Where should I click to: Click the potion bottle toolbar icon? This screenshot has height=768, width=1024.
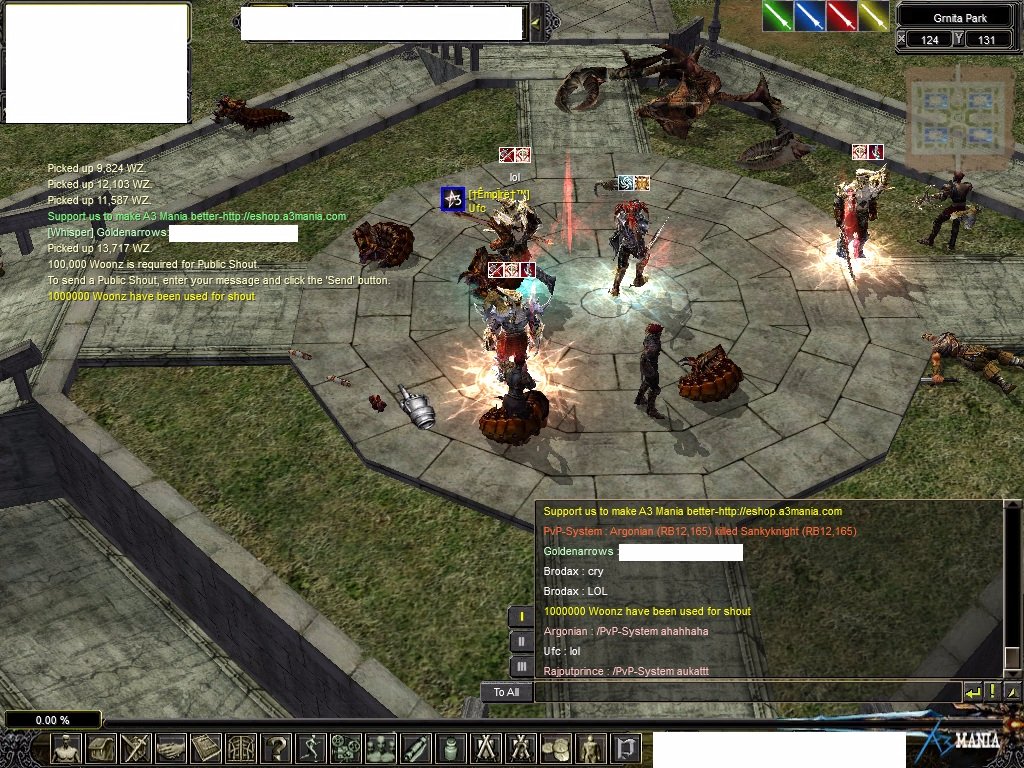(x=450, y=748)
